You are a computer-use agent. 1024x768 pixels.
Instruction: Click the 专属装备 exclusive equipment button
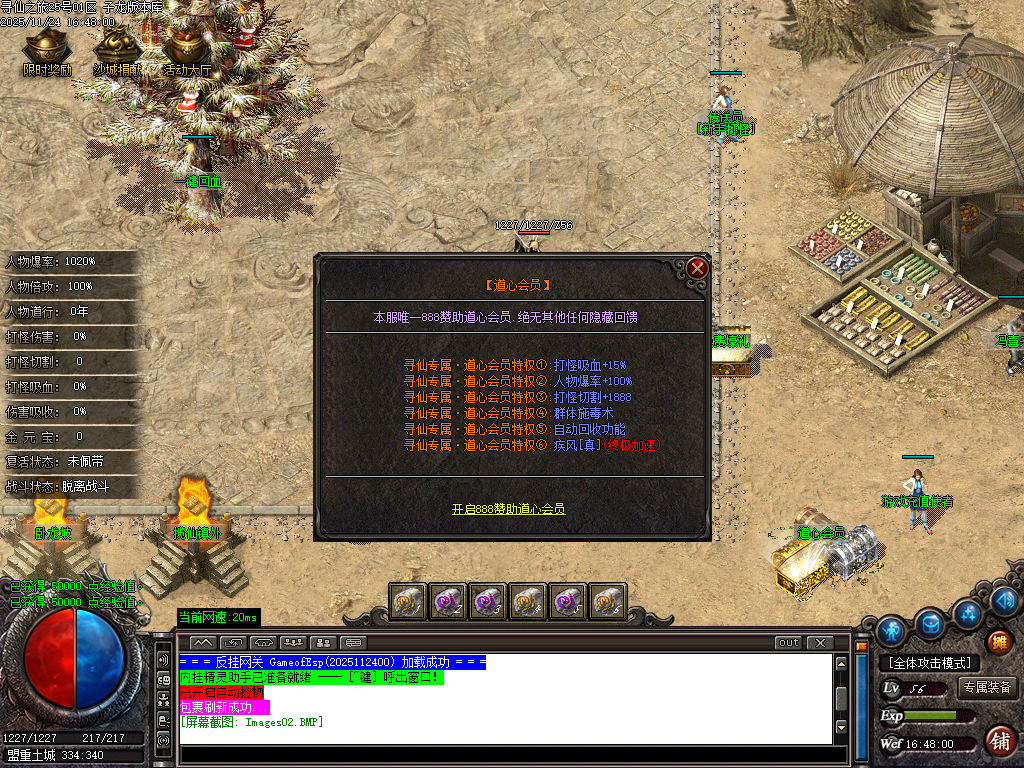(x=988, y=688)
